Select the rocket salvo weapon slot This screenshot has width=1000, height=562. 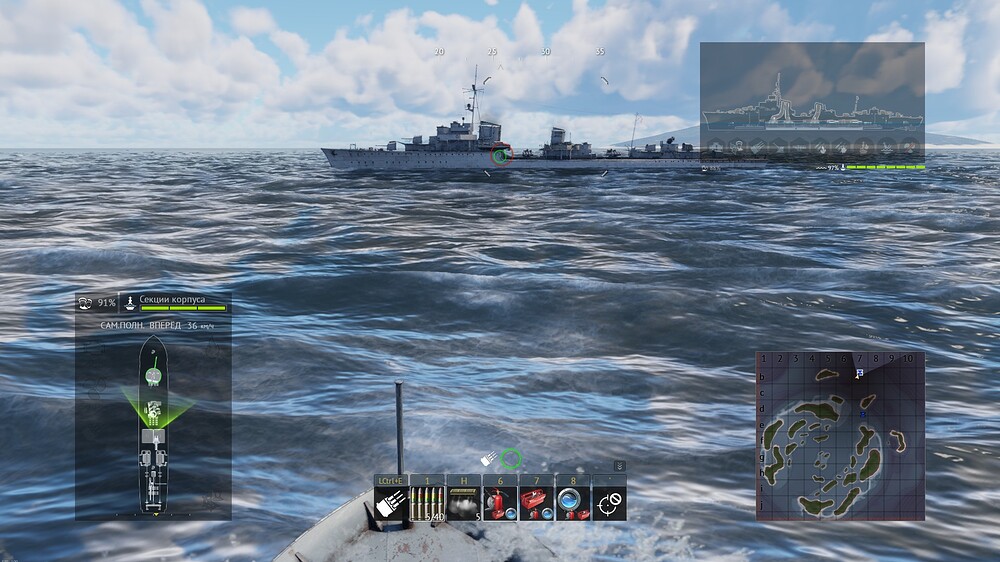[x=389, y=504]
